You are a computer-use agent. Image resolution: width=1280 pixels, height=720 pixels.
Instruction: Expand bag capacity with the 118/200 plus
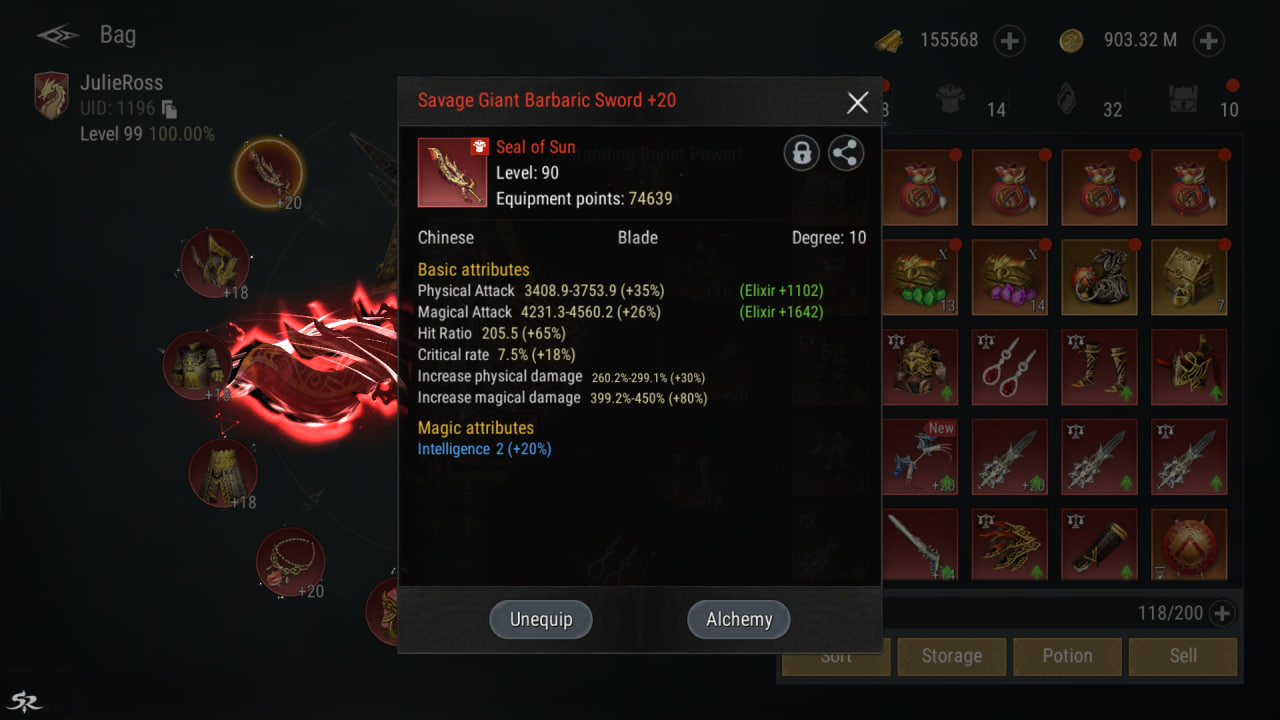(x=1221, y=613)
